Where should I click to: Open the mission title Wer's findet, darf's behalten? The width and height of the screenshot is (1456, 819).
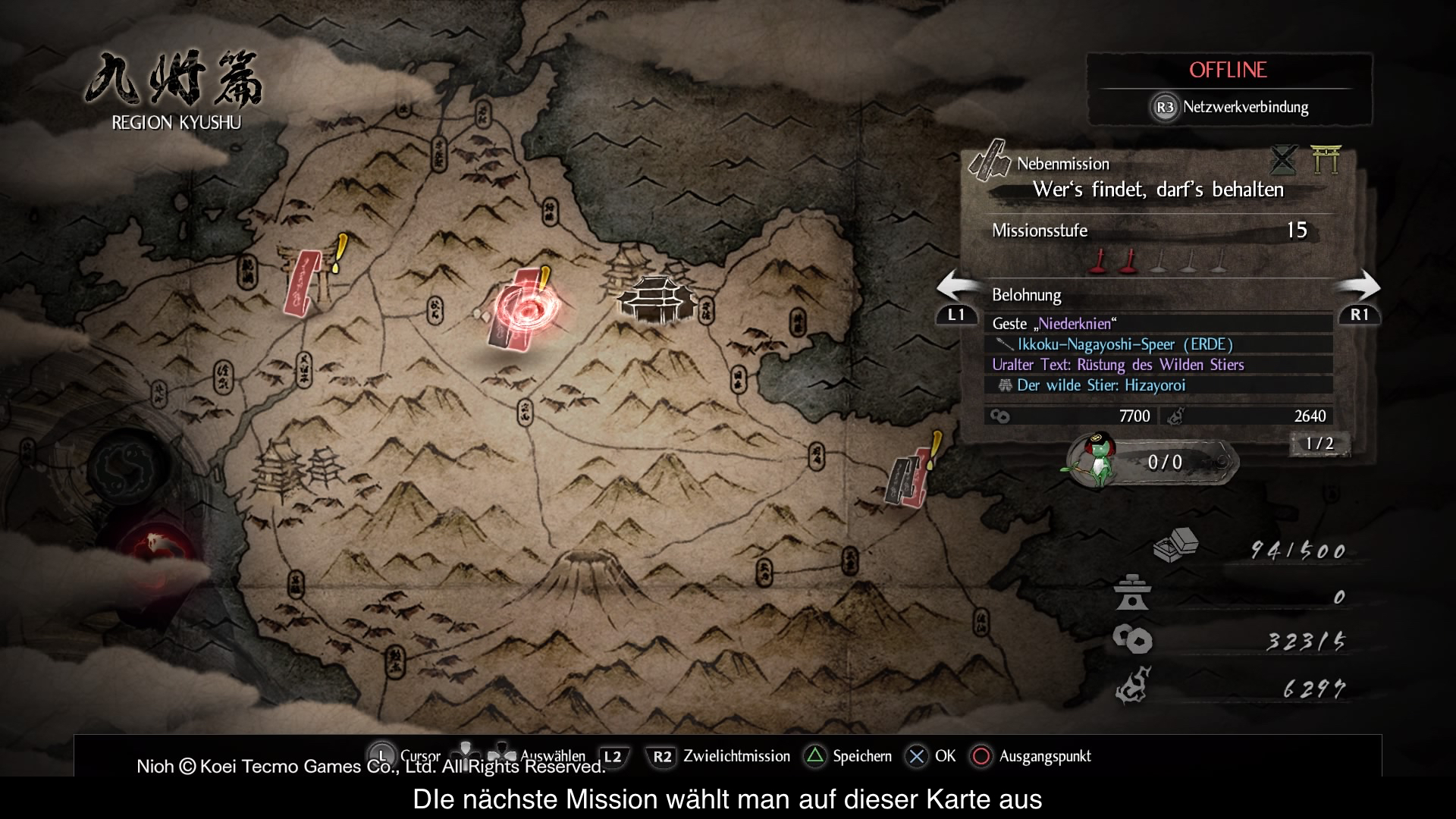pyautogui.click(x=1158, y=190)
